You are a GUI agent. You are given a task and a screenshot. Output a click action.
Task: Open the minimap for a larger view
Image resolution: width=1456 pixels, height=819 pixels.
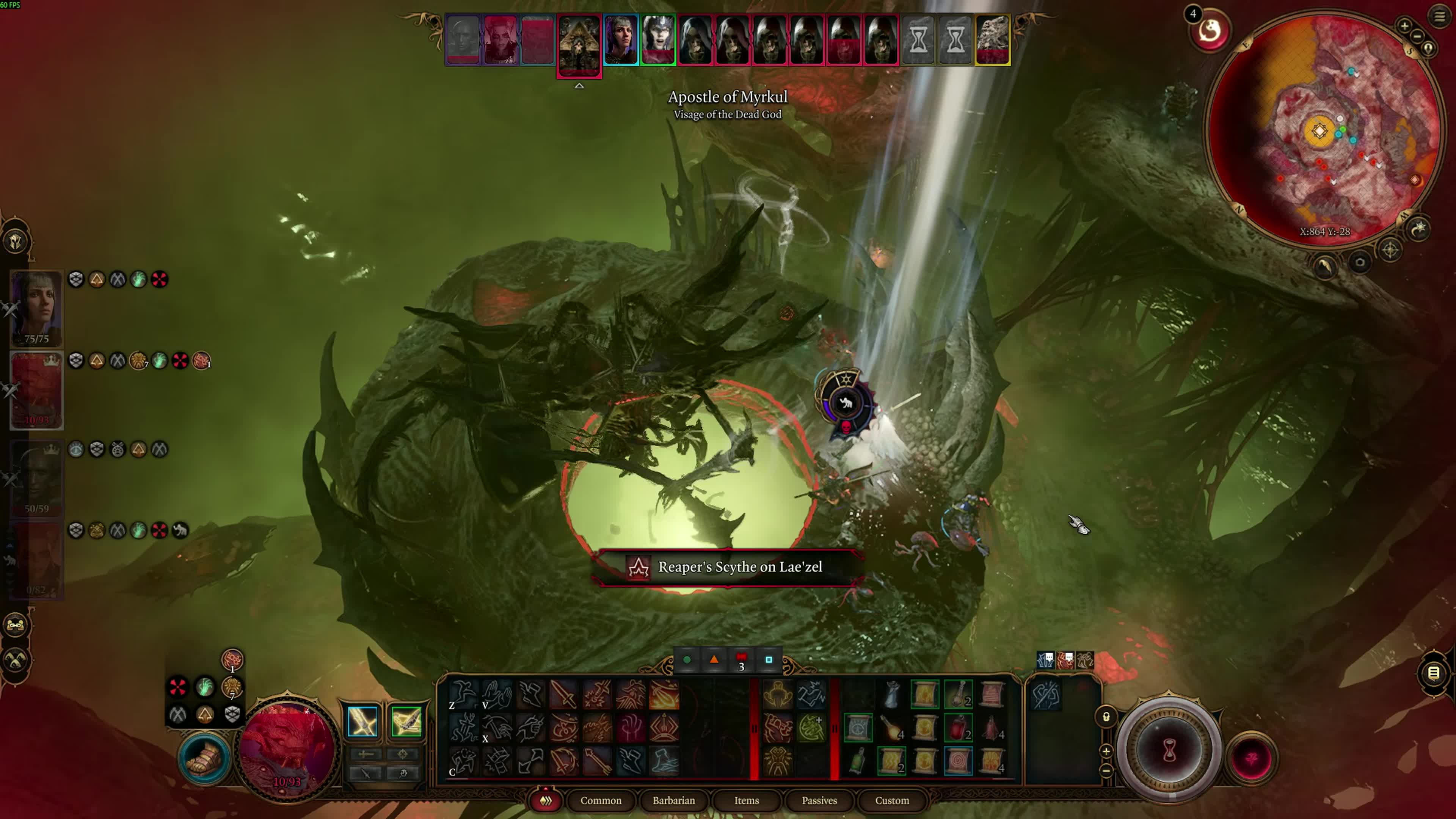(x=1323, y=130)
